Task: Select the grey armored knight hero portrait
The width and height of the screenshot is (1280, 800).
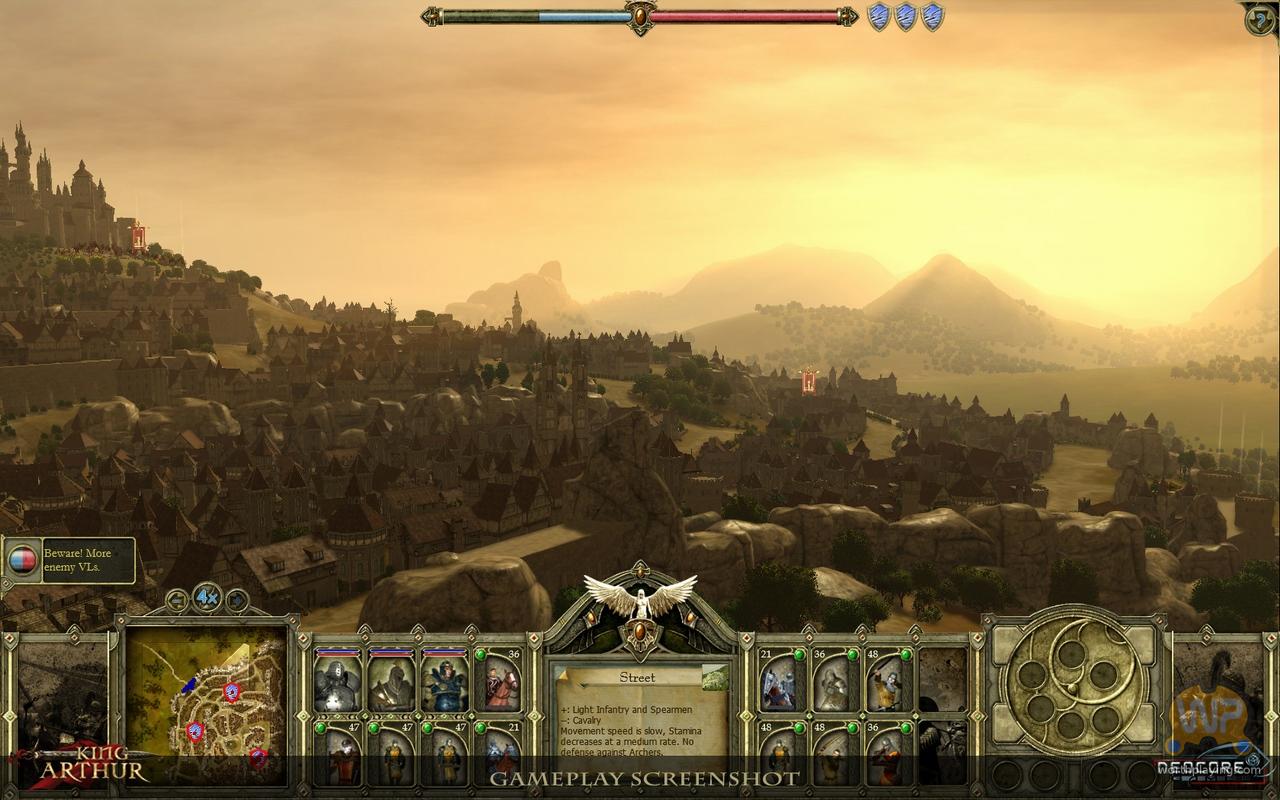Action: click(338, 680)
